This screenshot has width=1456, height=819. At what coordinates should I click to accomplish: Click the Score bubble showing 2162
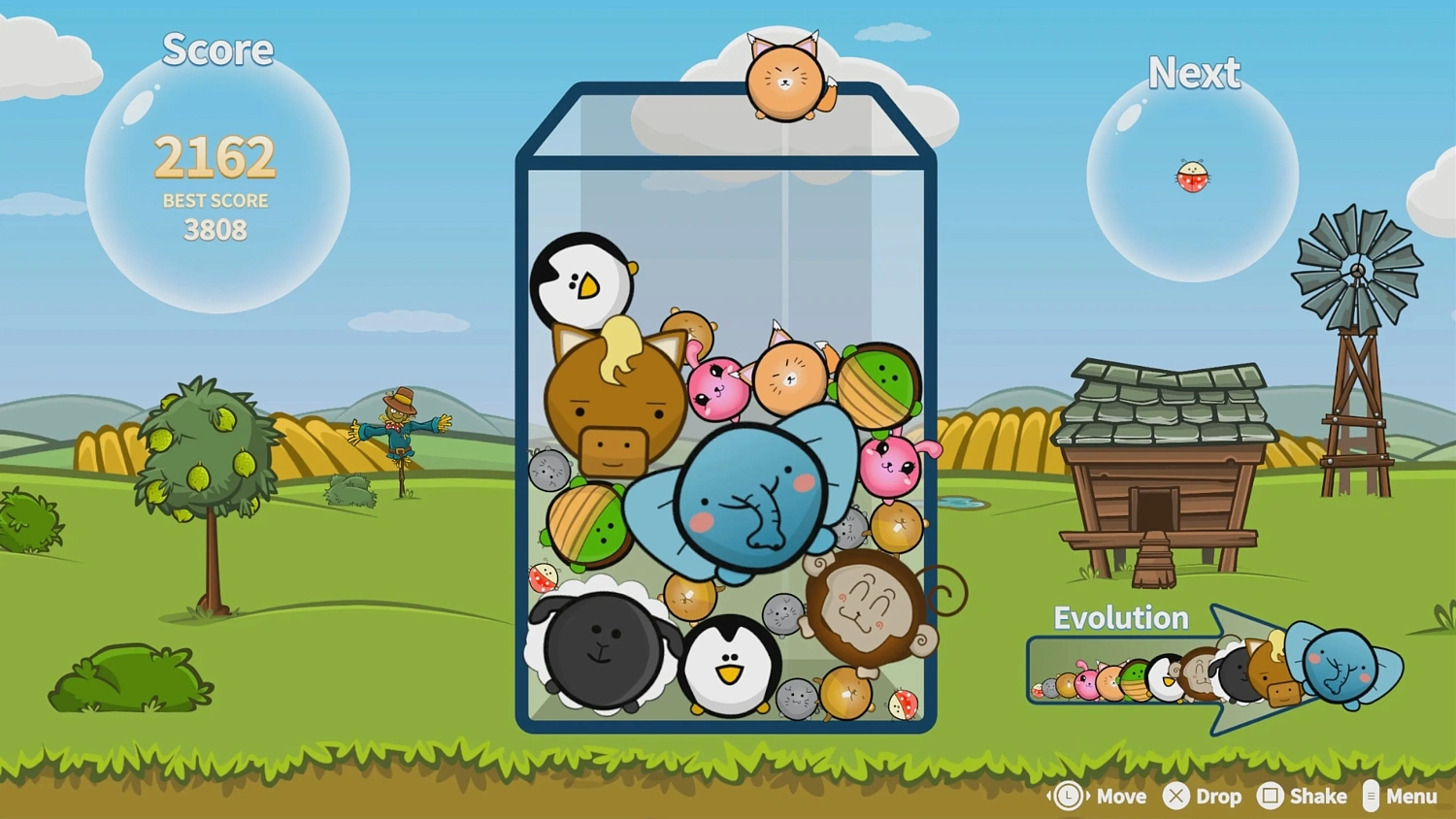point(215,155)
